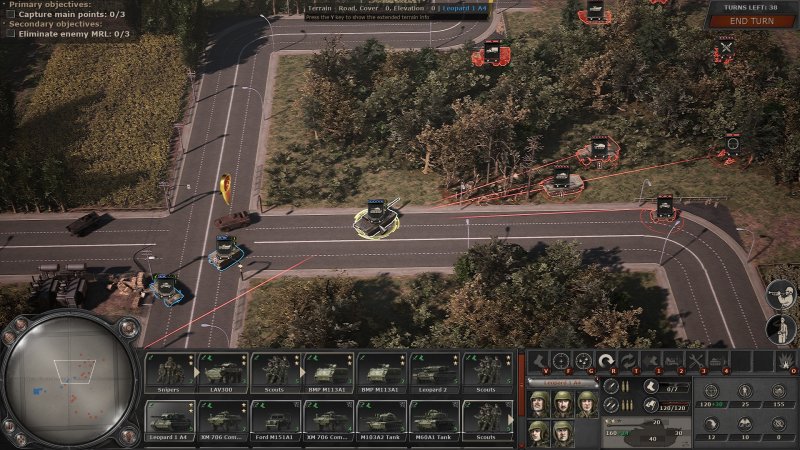
Task: Select the Snipers unit card
Action: pos(171,371)
